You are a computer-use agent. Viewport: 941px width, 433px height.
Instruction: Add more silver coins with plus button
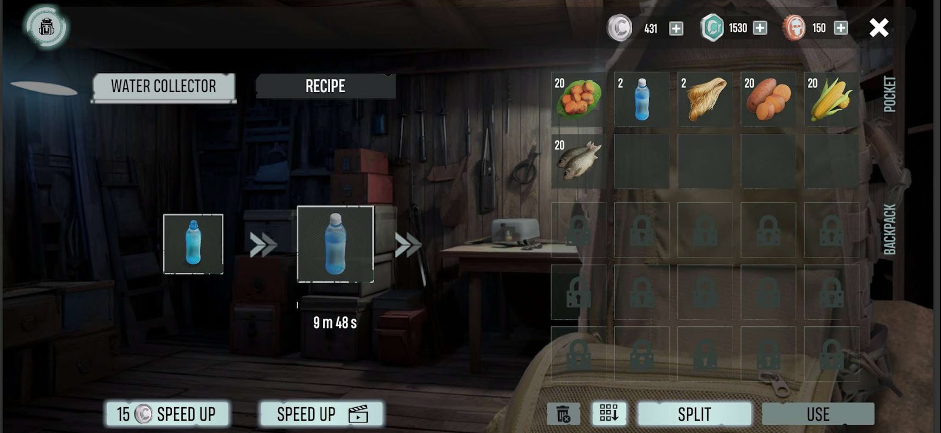[x=676, y=28]
